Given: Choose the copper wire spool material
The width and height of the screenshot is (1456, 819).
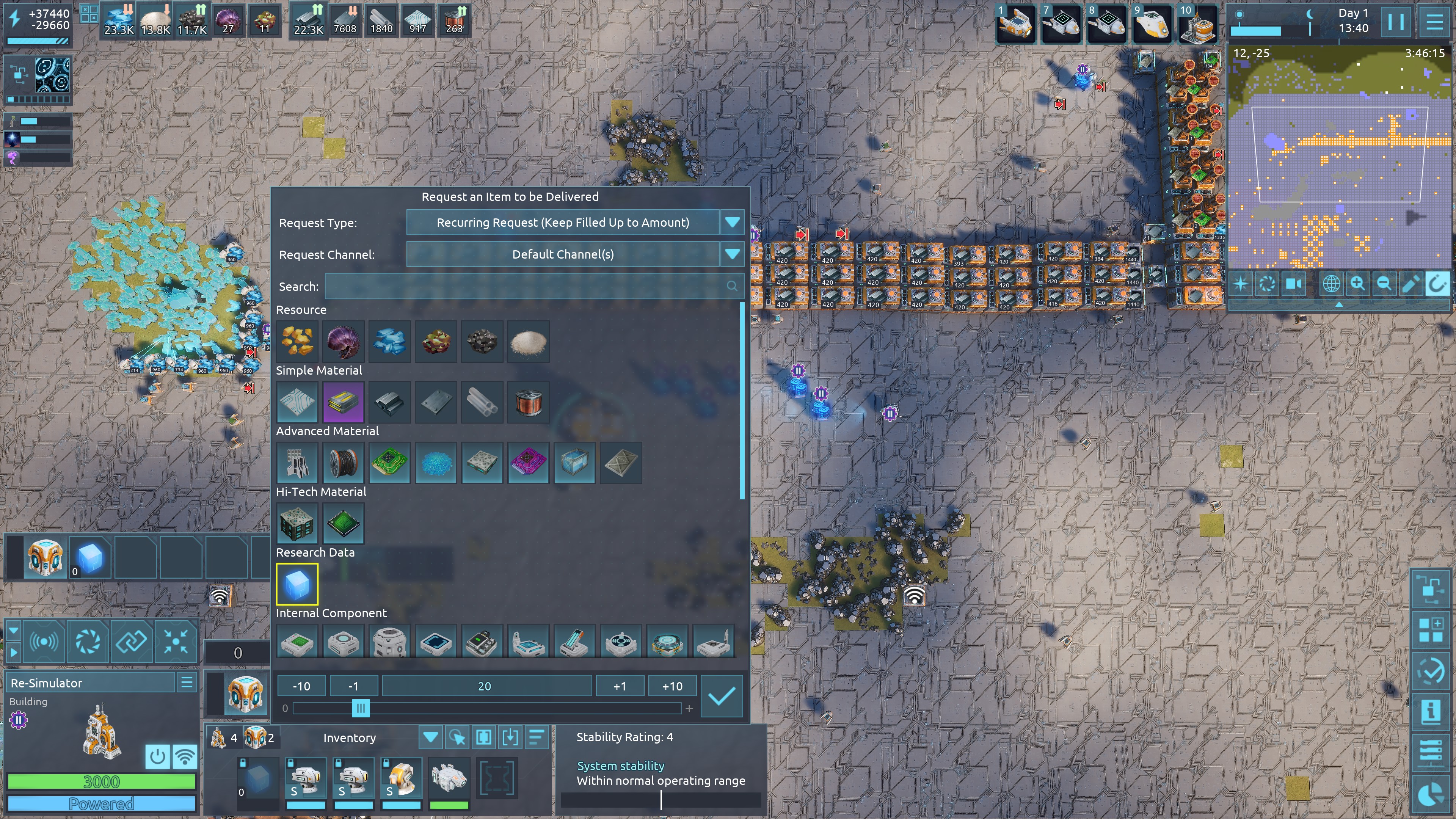Looking at the screenshot, I should pyautogui.click(x=529, y=402).
